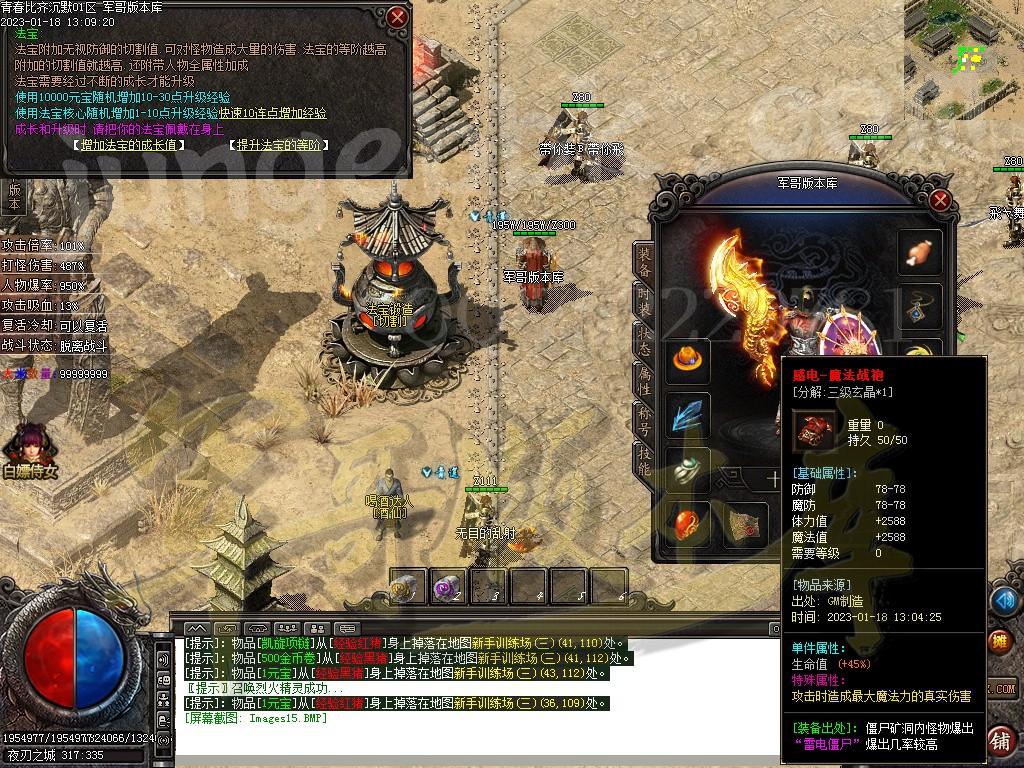The width and height of the screenshot is (1024, 768).
Task: Select the meat drumstick equipment slot
Action: (x=920, y=252)
